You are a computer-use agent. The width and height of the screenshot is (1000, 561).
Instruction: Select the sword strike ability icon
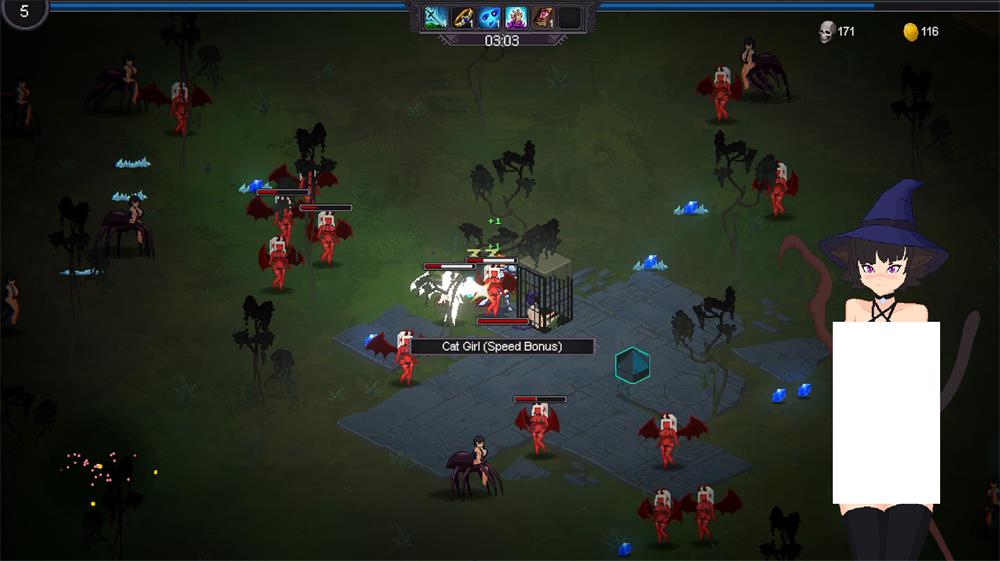click(435, 17)
